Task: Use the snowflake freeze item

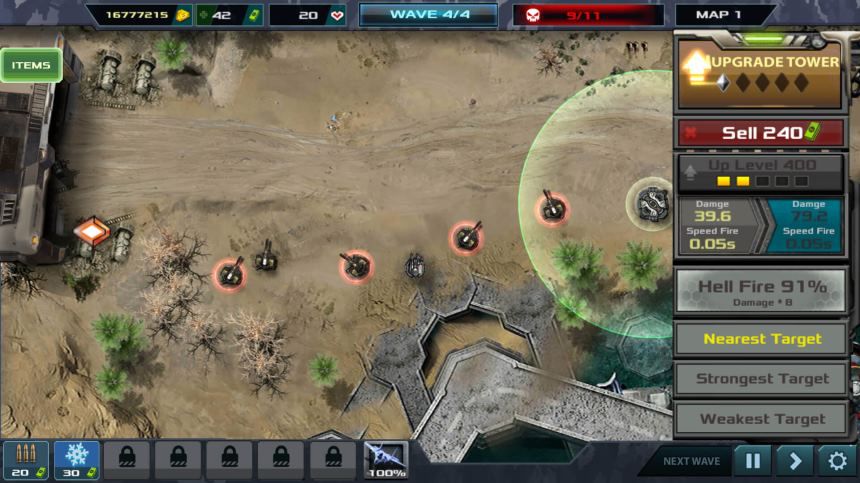Action: pos(76,460)
